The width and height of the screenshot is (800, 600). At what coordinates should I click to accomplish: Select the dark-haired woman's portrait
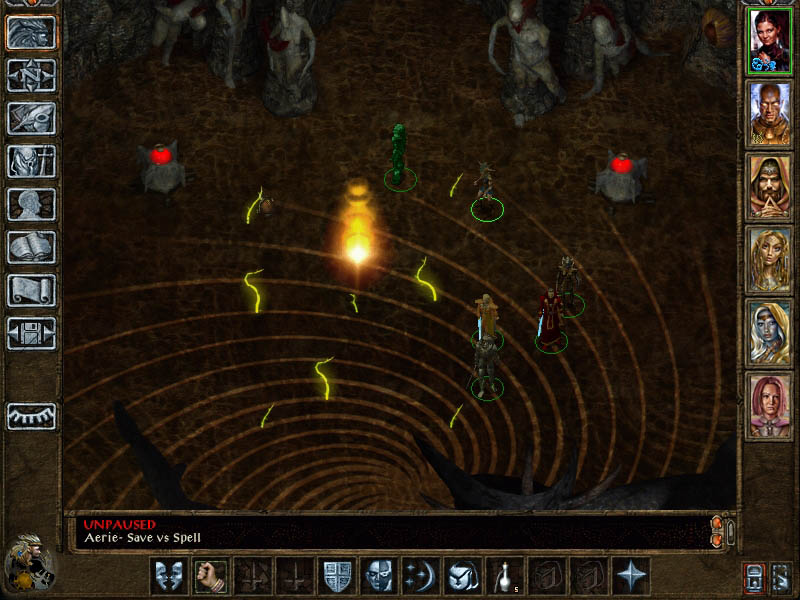(x=770, y=41)
